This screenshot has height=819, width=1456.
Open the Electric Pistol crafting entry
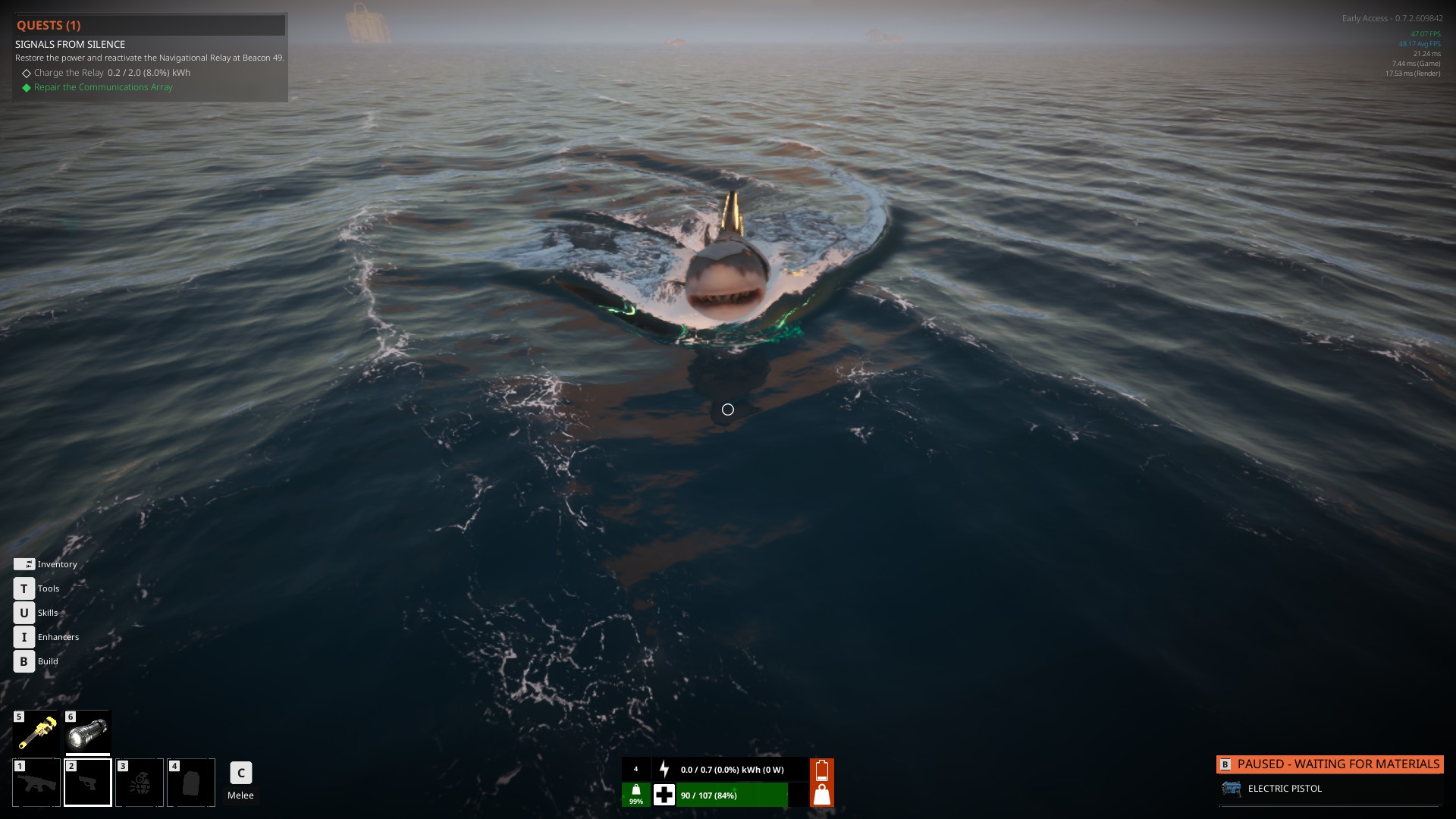[x=1285, y=789]
